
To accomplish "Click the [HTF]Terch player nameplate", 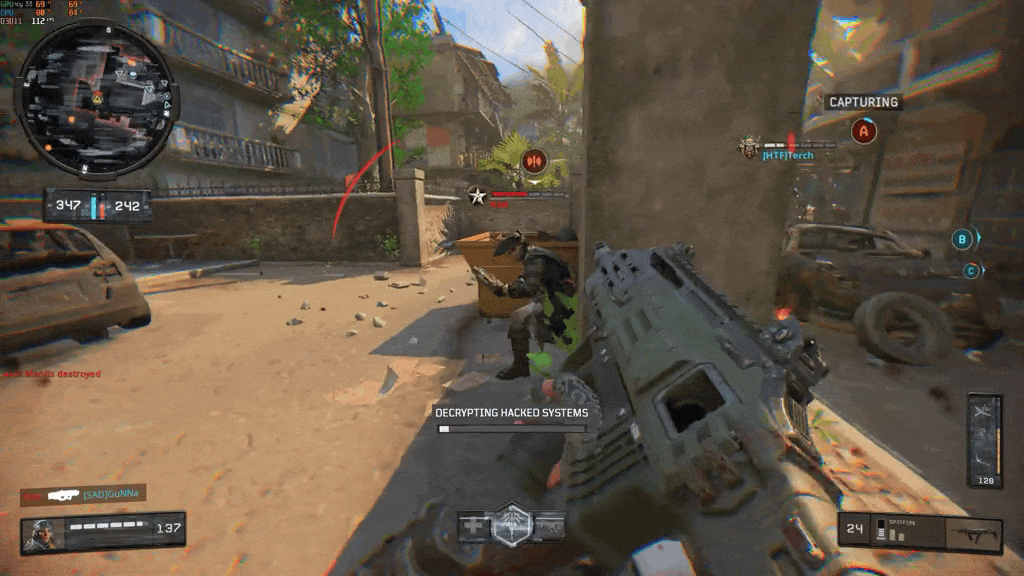I will pos(787,155).
